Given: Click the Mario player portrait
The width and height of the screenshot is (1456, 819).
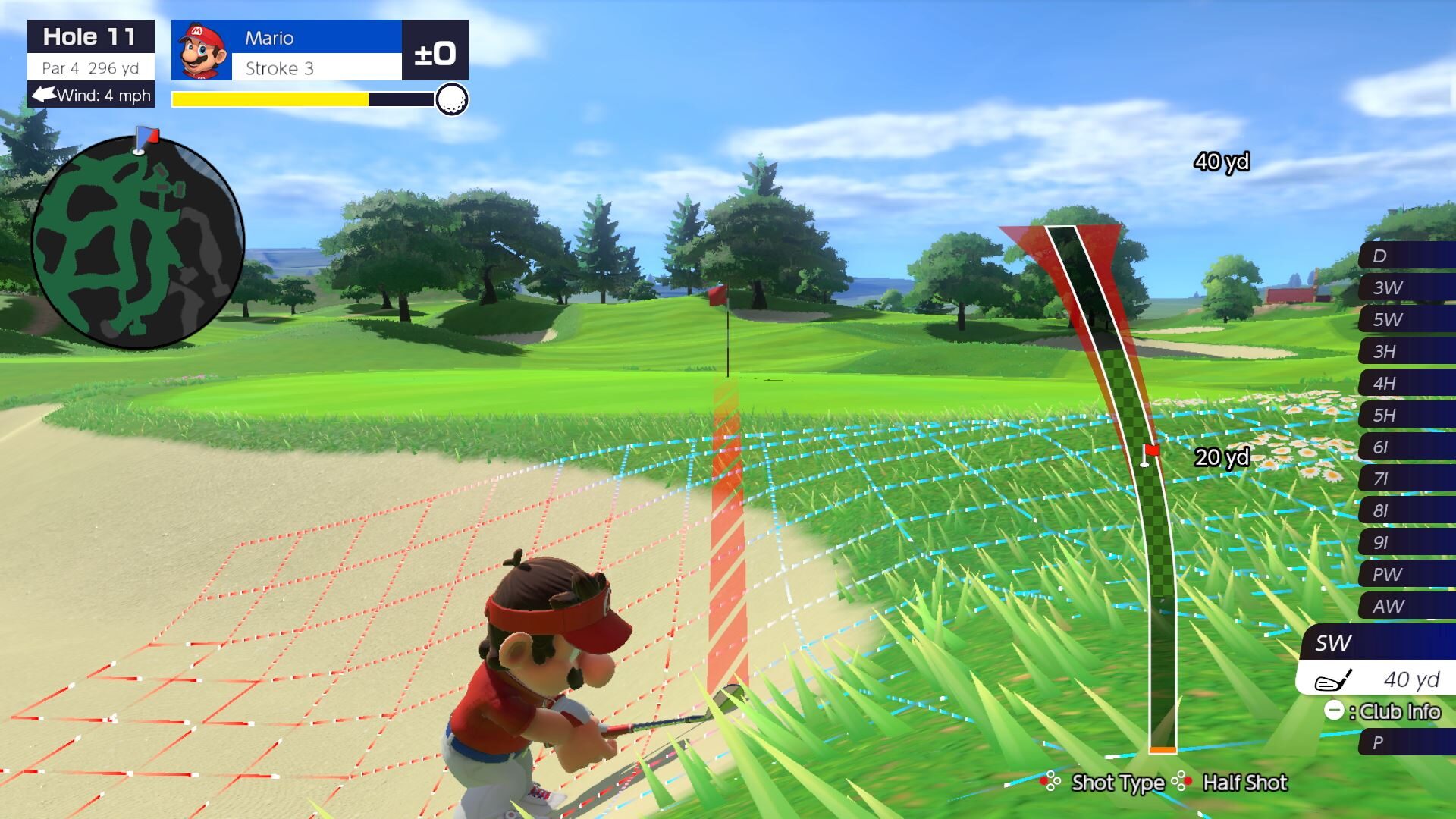Looking at the screenshot, I should pyautogui.click(x=202, y=51).
